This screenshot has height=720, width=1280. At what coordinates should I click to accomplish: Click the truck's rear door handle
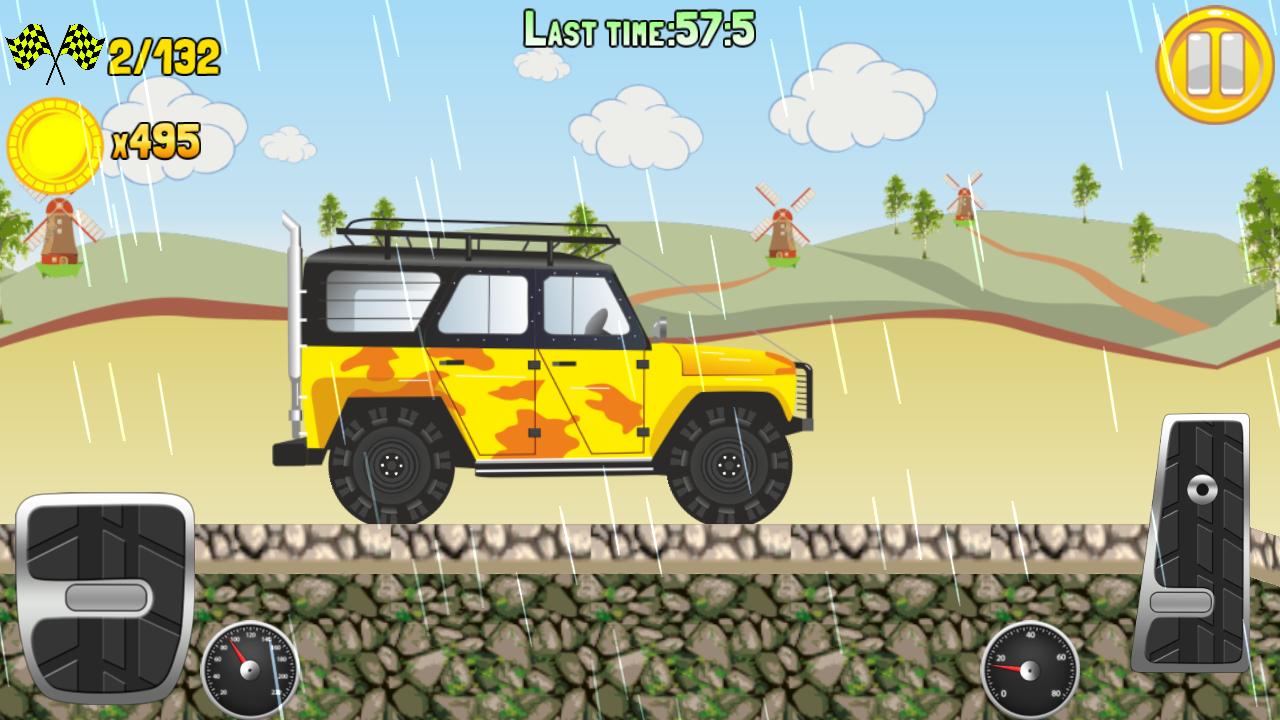(x=451, y=362)
